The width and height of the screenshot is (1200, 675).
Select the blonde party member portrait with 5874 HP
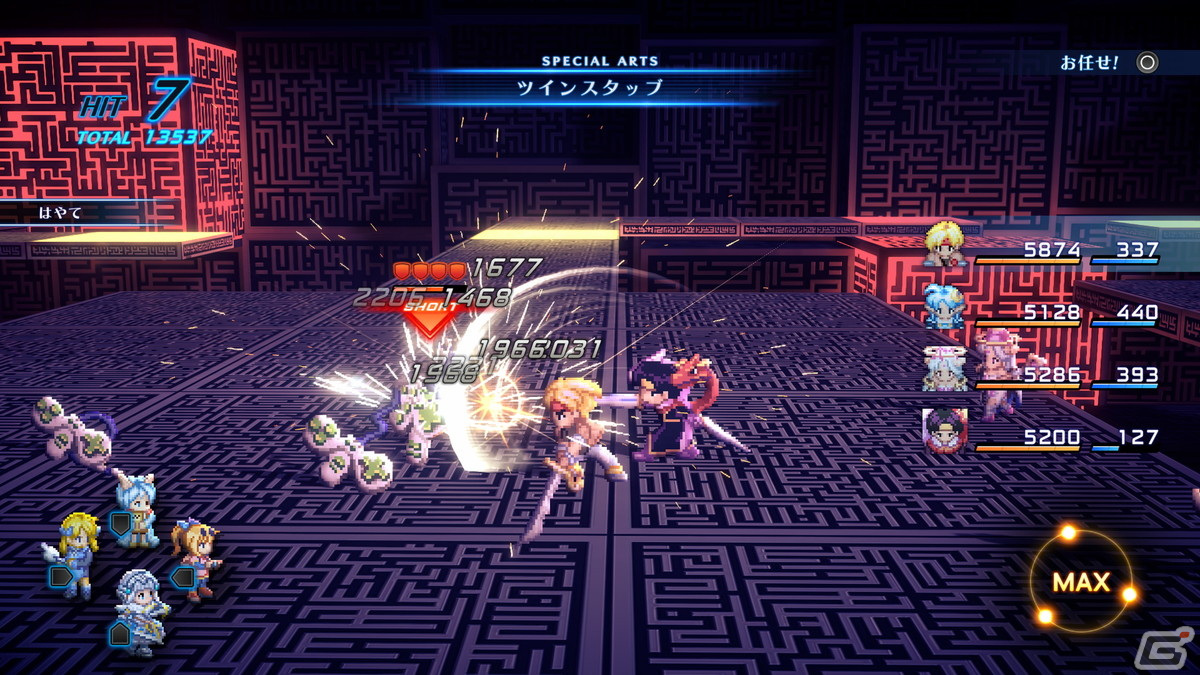tap(945, 245)
